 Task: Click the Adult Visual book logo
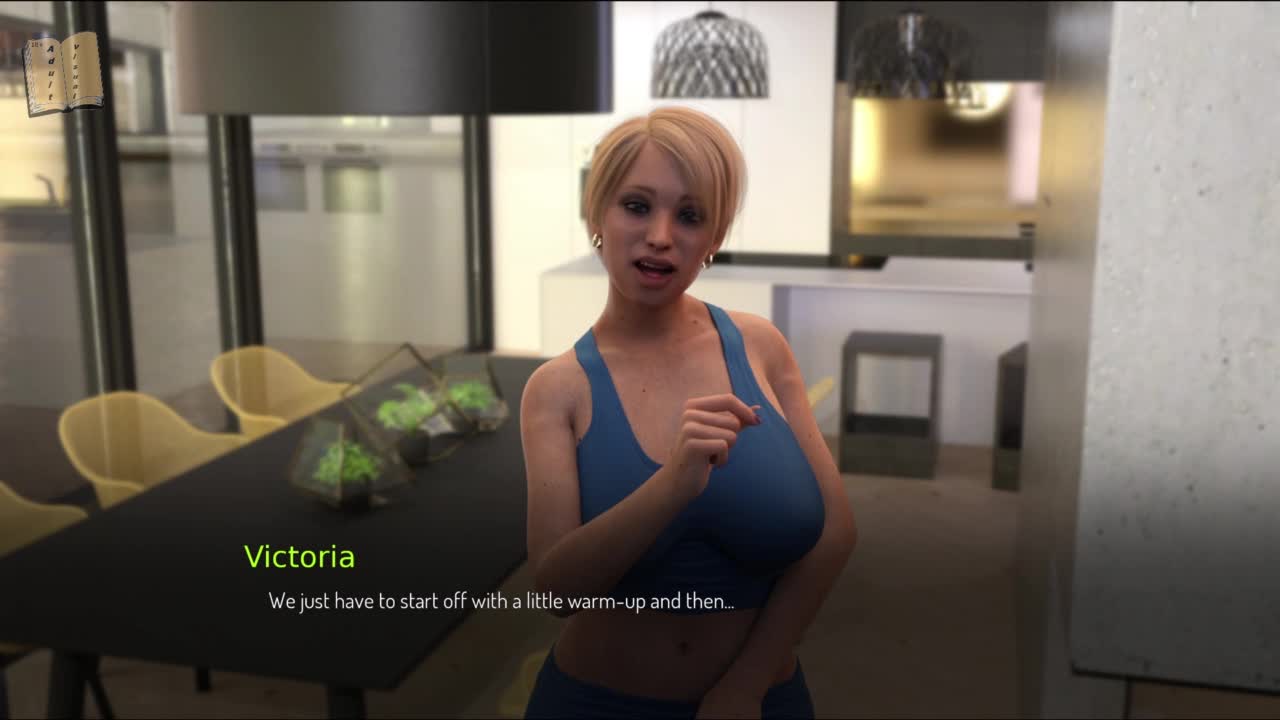63,73
